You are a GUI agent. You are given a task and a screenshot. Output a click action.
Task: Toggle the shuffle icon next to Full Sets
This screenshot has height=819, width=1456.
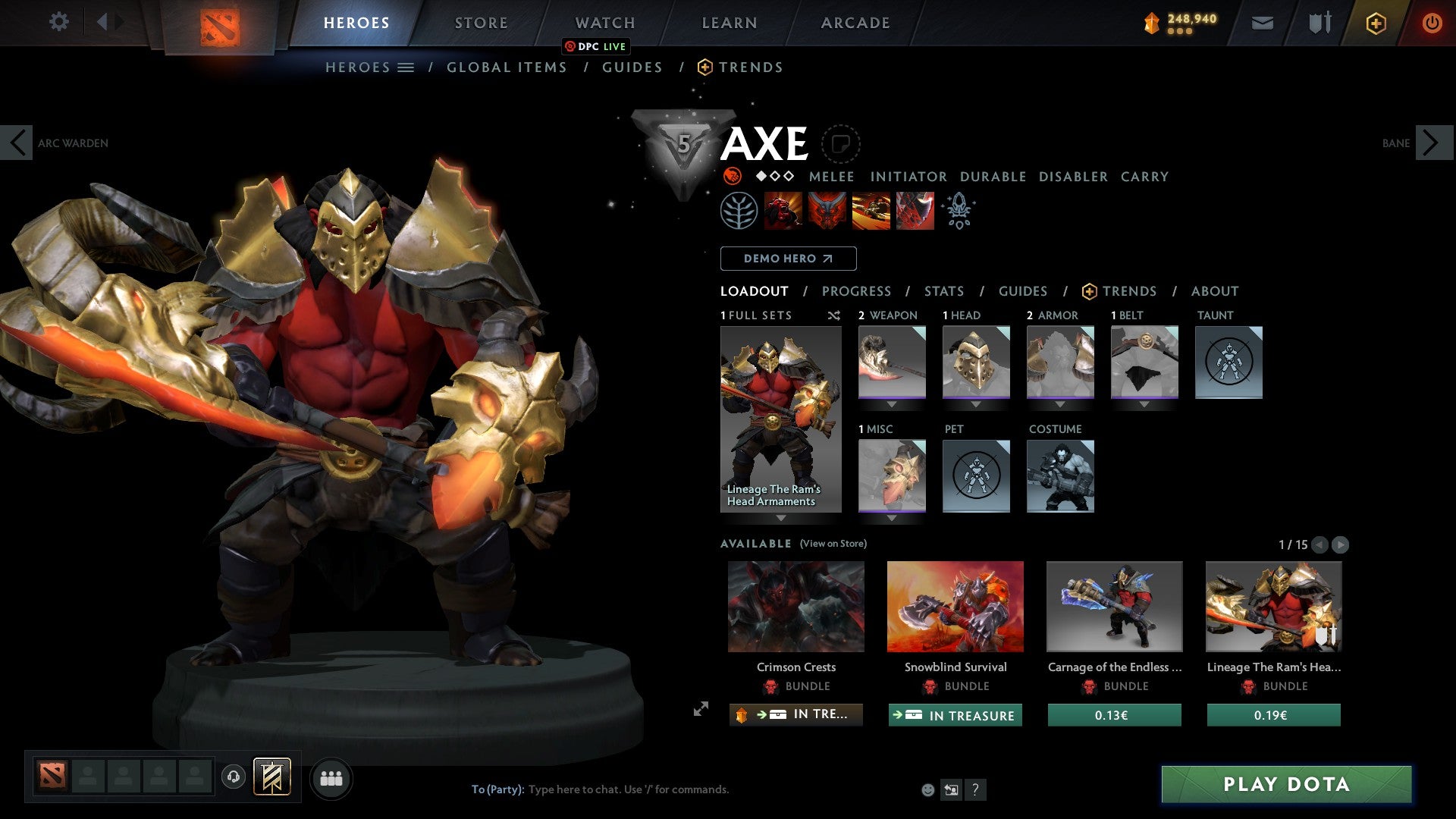tap(833, 316)
